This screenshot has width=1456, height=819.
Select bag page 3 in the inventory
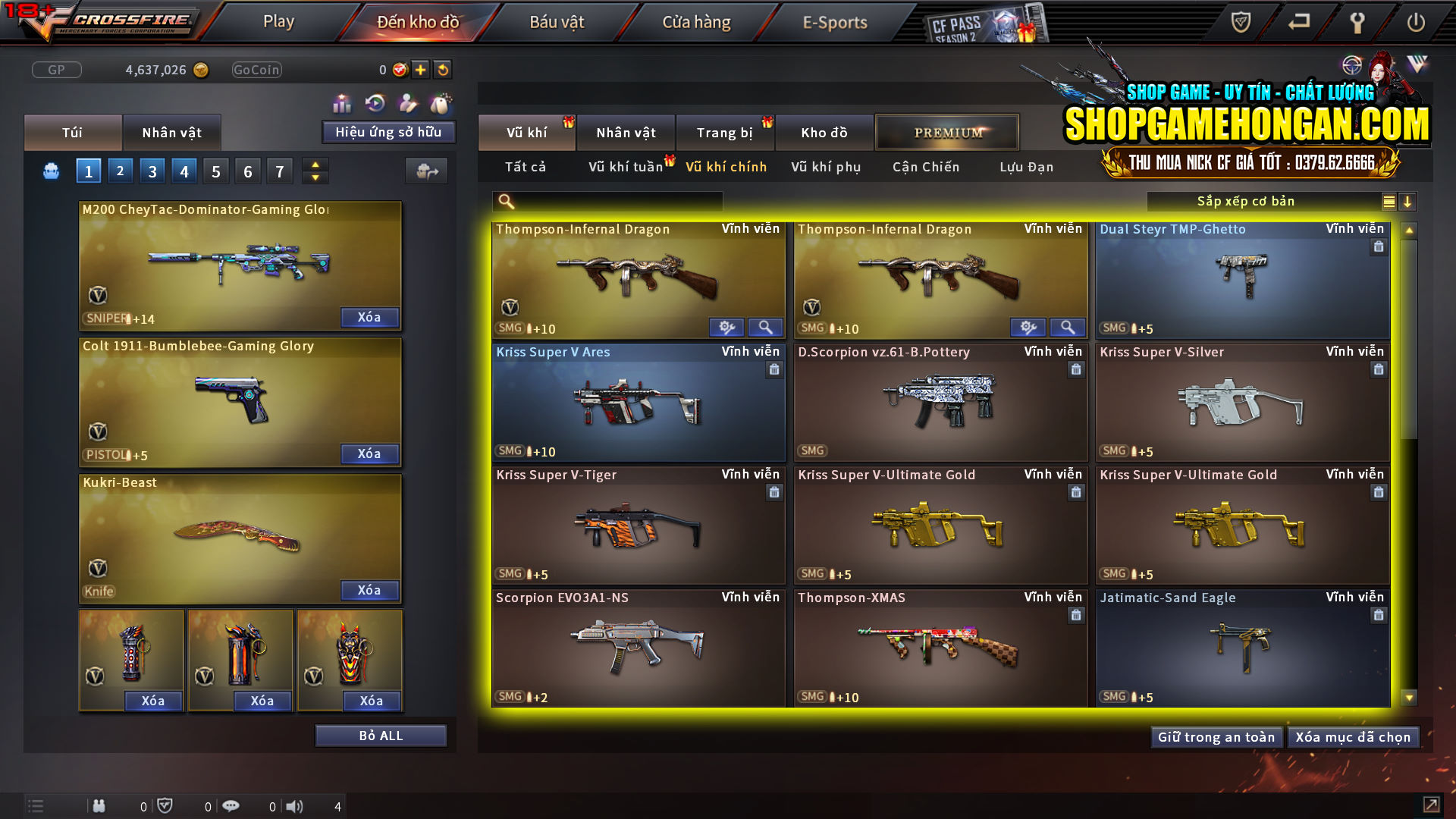152,170
